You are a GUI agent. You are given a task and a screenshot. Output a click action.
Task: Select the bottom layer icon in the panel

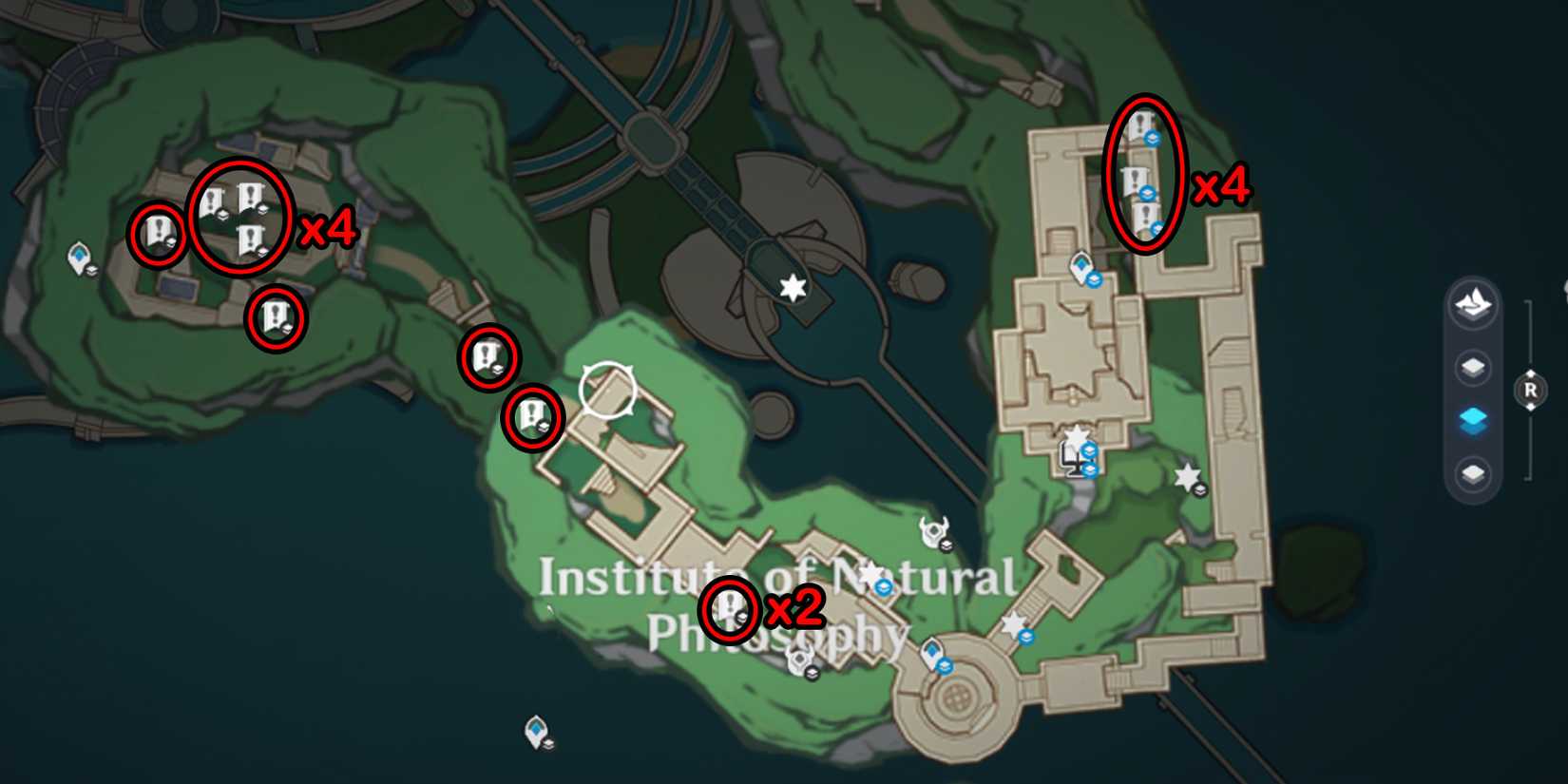(x=1471, y=468)
